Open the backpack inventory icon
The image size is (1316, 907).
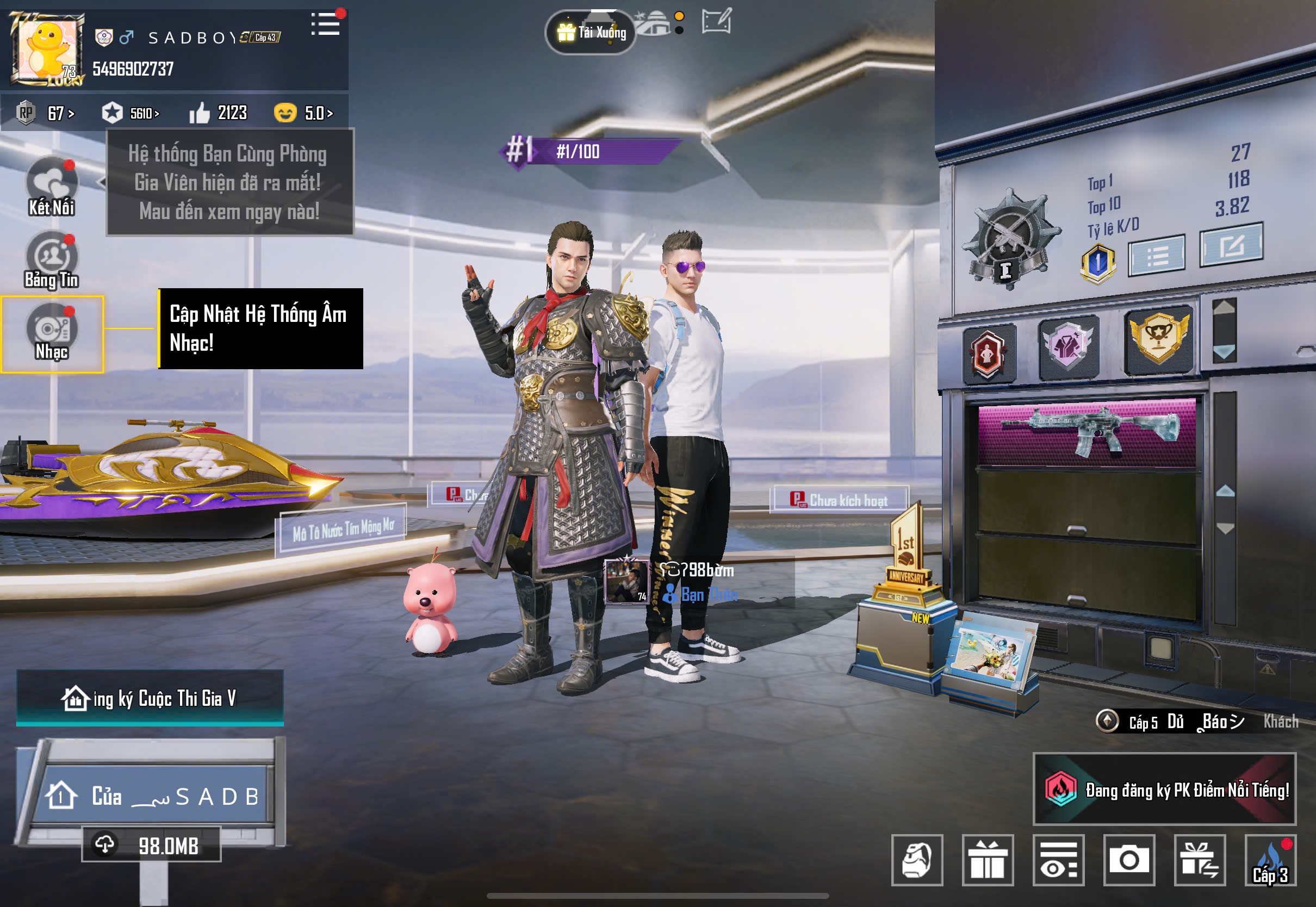click(x=917, y=860)
